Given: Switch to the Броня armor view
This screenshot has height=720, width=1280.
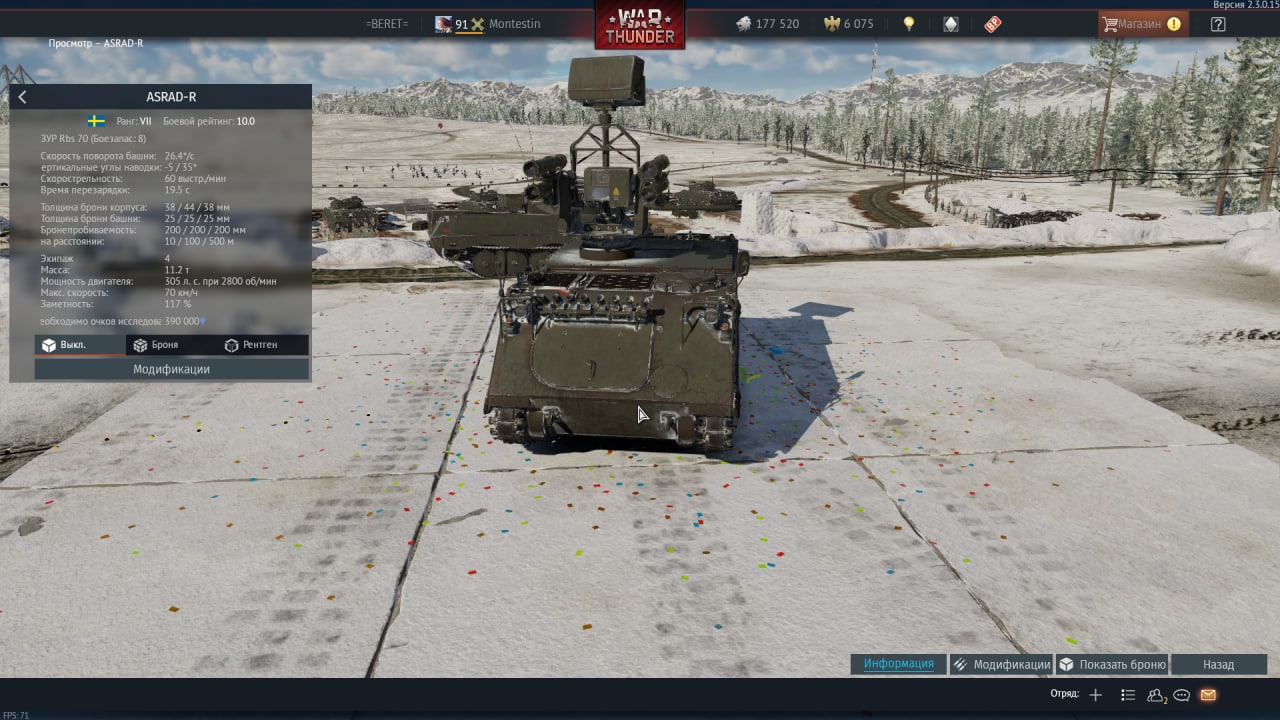Looking at the screenshot, I should [x=156, y=345].
